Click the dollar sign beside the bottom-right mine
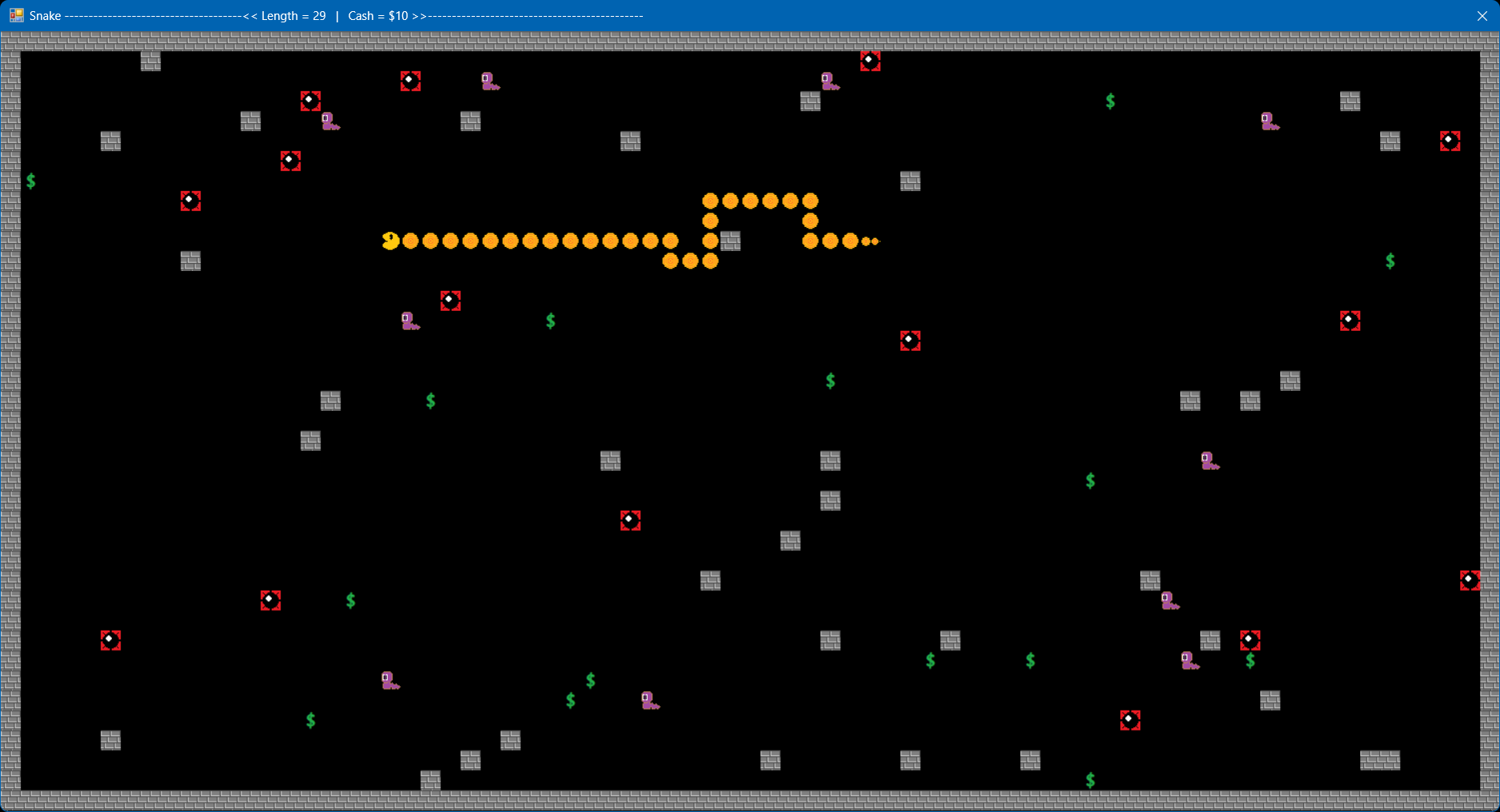Screen dimensions: 1500x812 1251,662
